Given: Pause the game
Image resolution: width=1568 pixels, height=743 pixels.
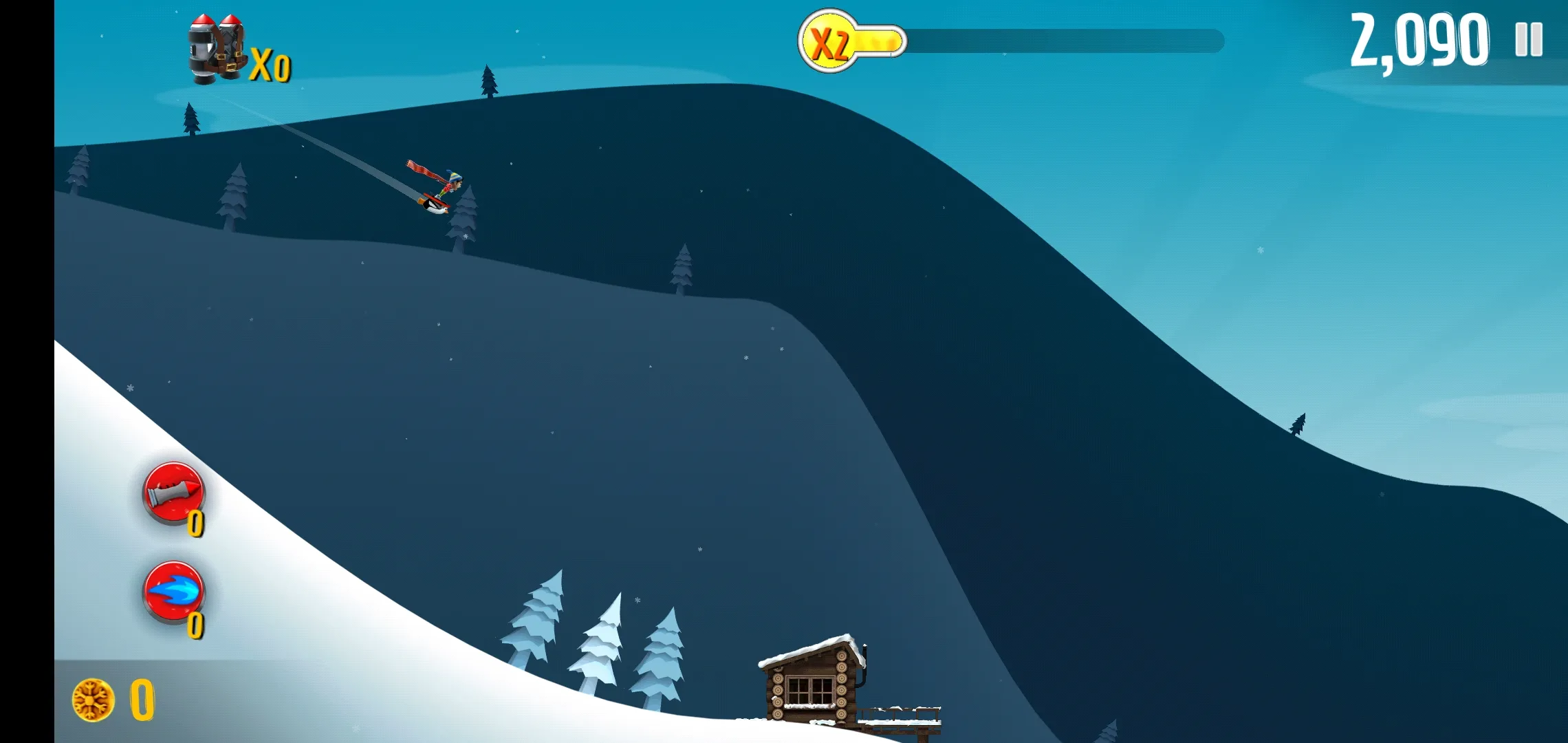Looking at the screenshot, I should click(1528, 40).
